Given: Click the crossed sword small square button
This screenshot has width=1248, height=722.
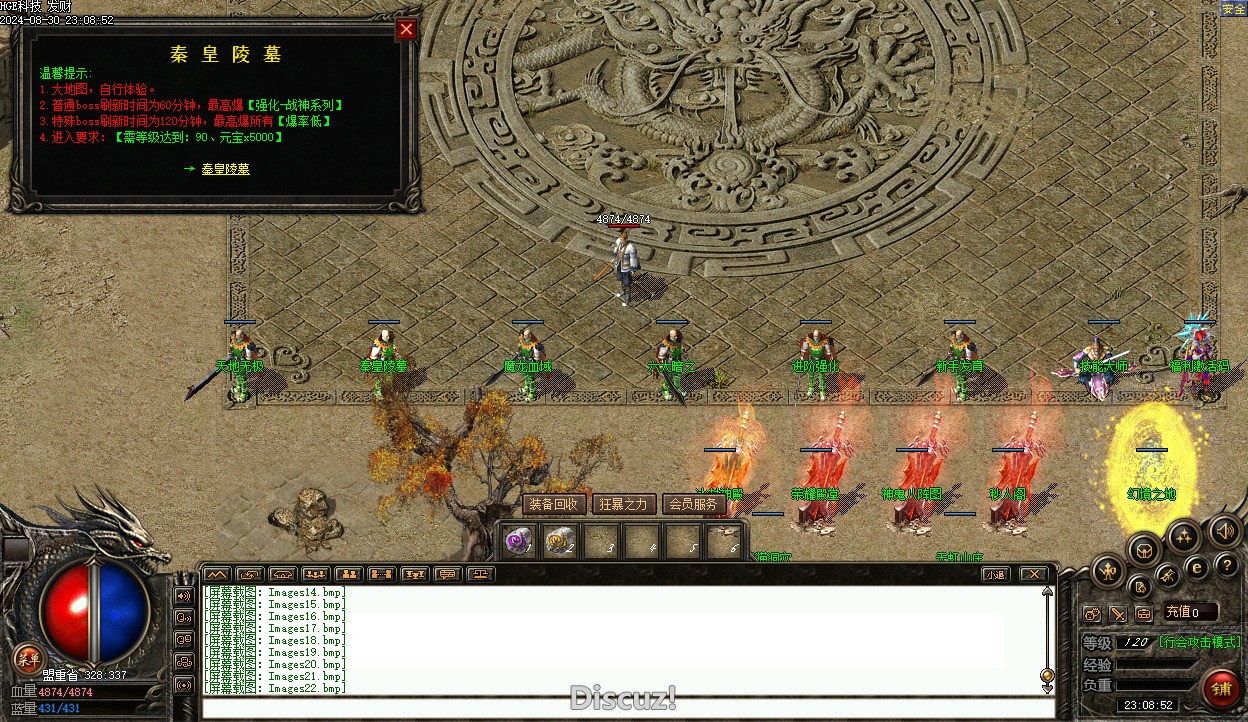Looking at the screenshot, I should coord(1117,613).
